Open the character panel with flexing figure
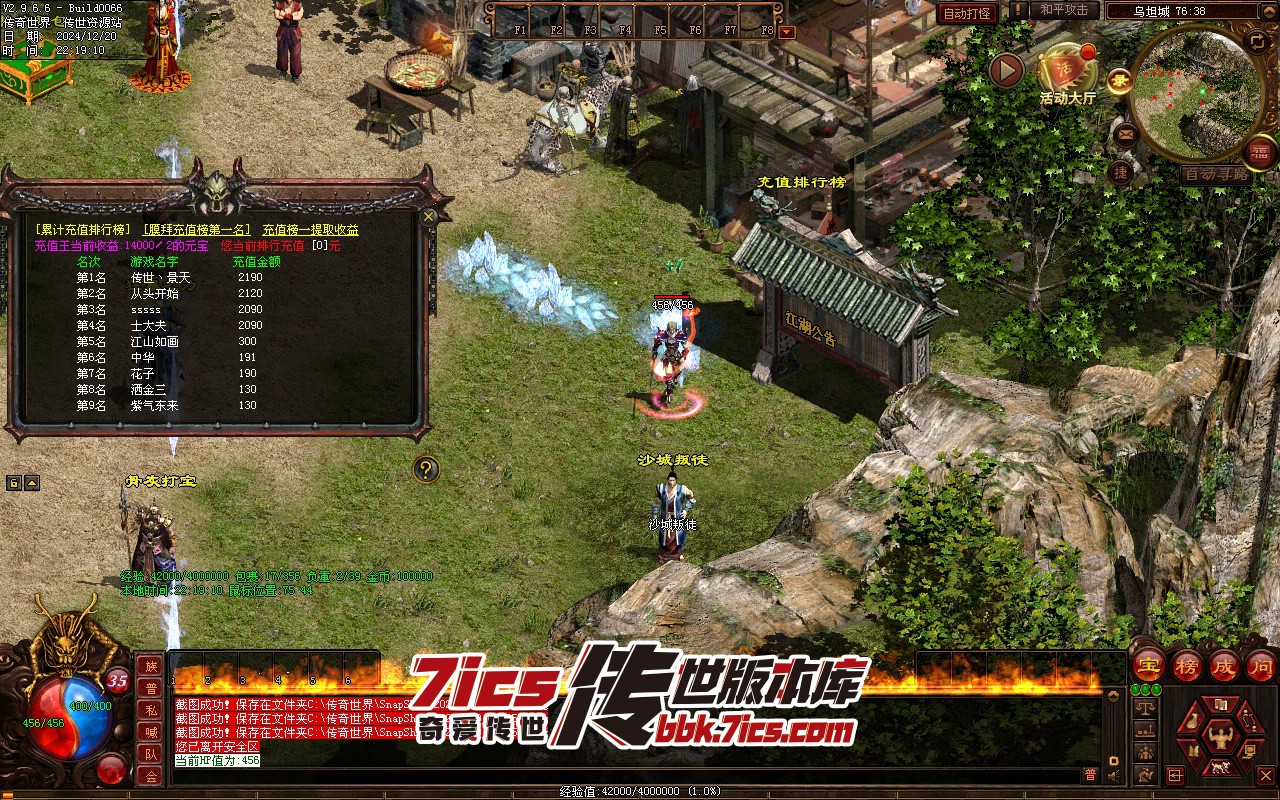Screen dimensions: 1280x800 pos(1219,739)
